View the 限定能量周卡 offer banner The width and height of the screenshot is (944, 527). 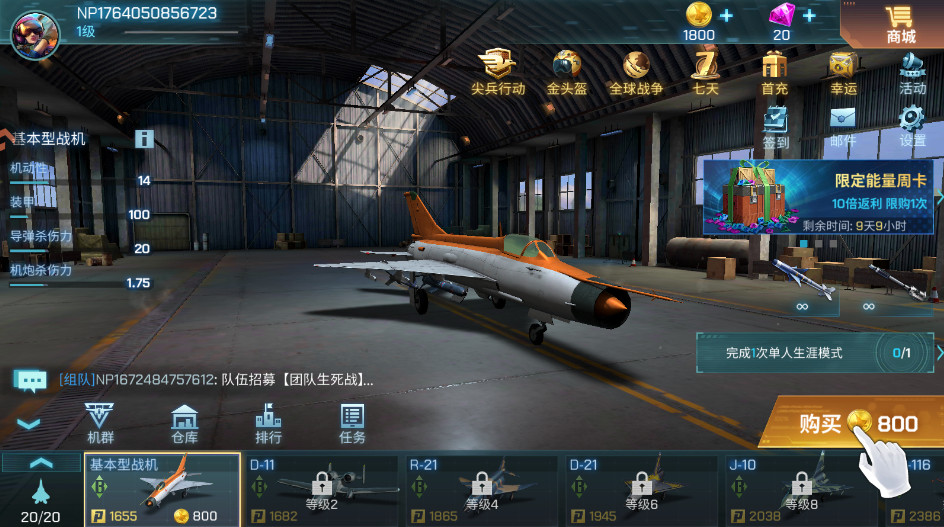click(x=820, y=196)
